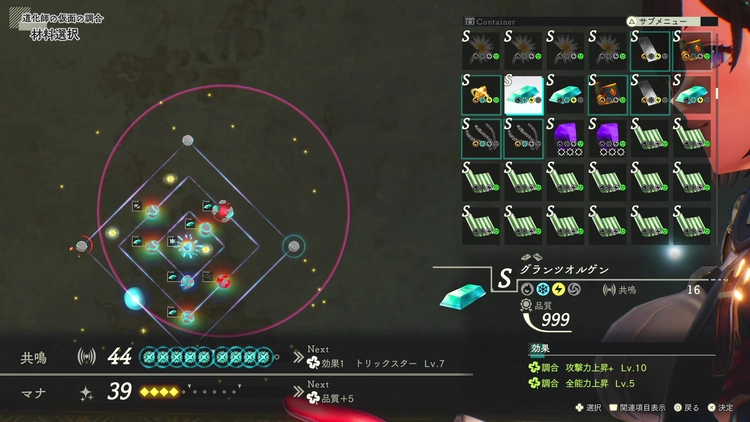Choose the large glowing cyan orb node

pyautogui.click(x=133, y=297)
